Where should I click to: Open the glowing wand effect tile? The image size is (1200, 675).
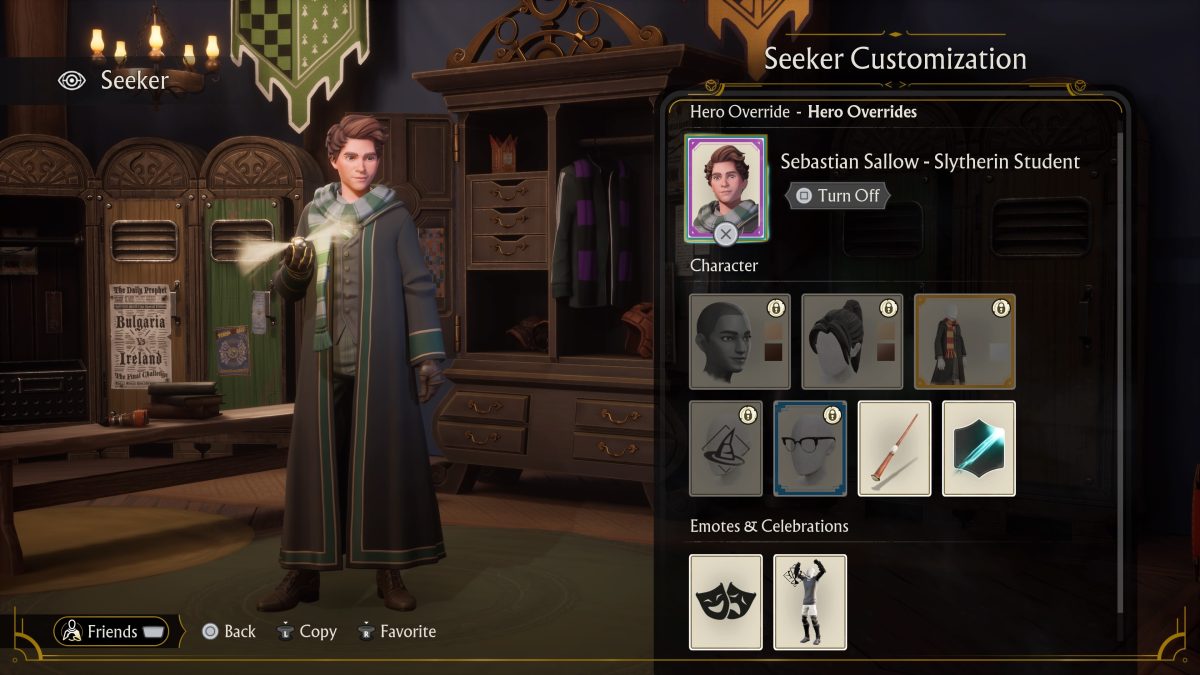[x=979, y=448]
